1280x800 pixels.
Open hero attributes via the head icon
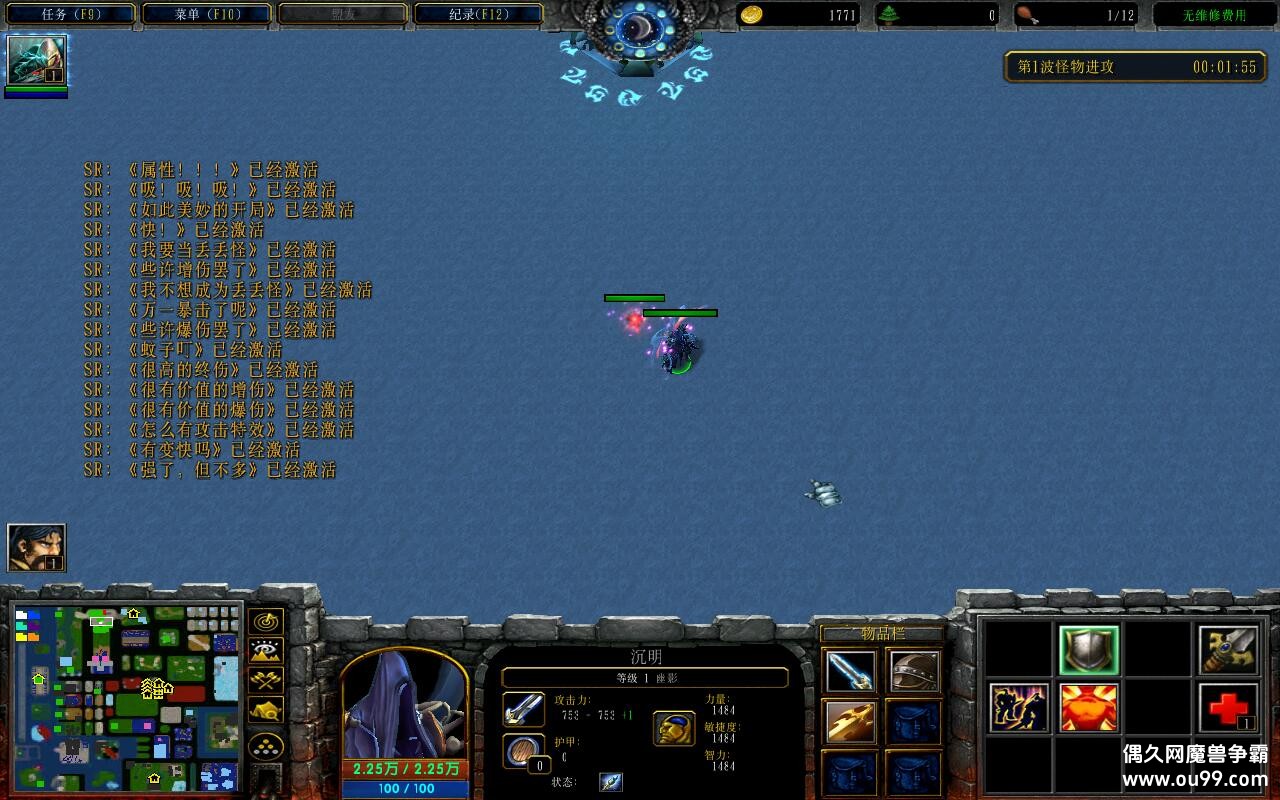click(675, 729)
